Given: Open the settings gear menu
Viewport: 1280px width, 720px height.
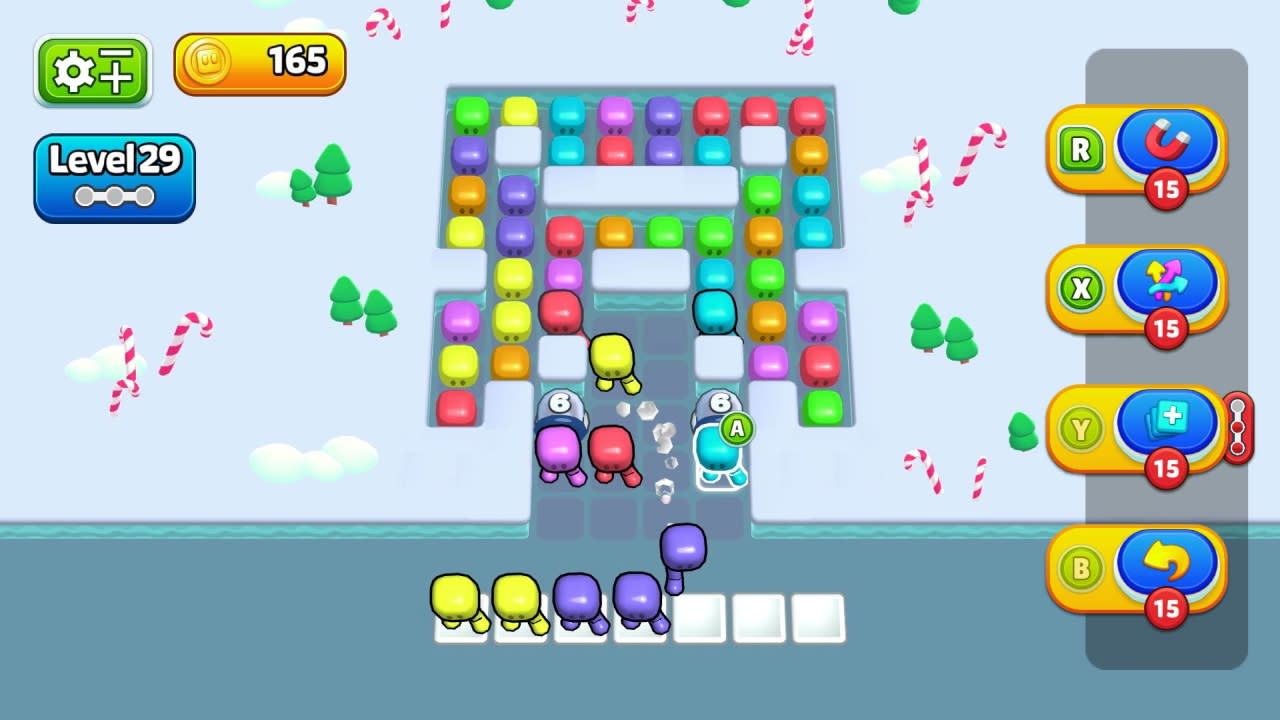Looking at the screenshot, I should pos(93,69).
